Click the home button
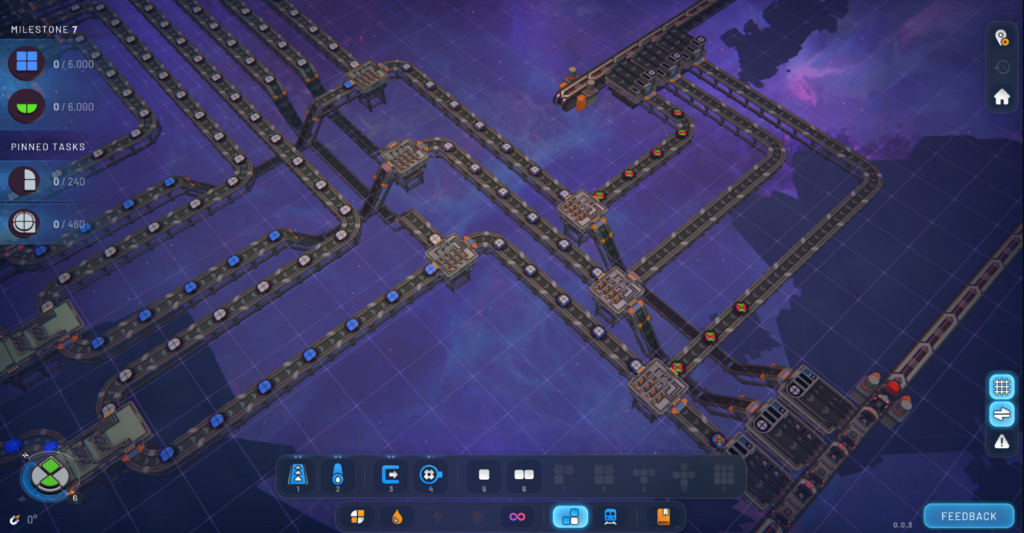 coord(1002,97)
